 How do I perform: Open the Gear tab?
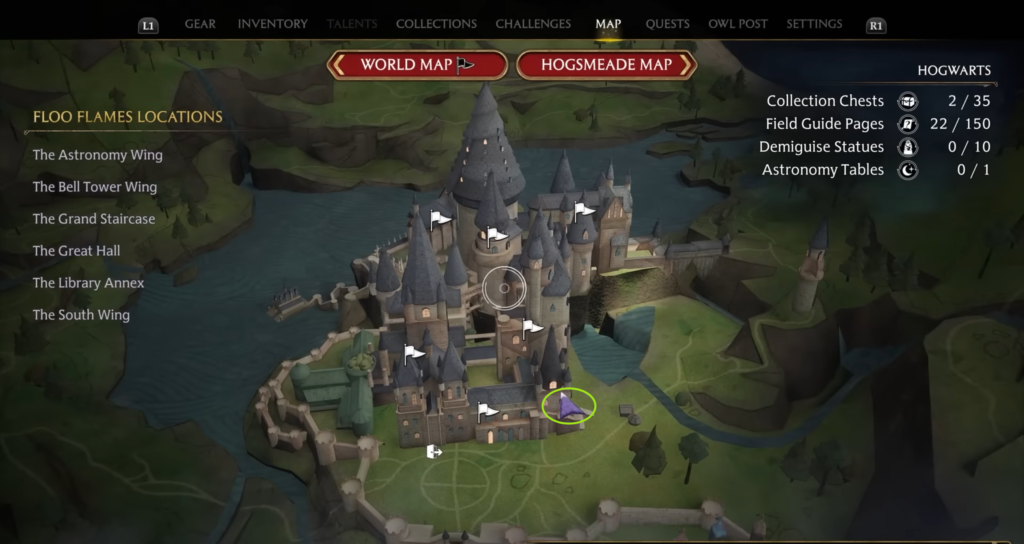click(x=200, y=24)
